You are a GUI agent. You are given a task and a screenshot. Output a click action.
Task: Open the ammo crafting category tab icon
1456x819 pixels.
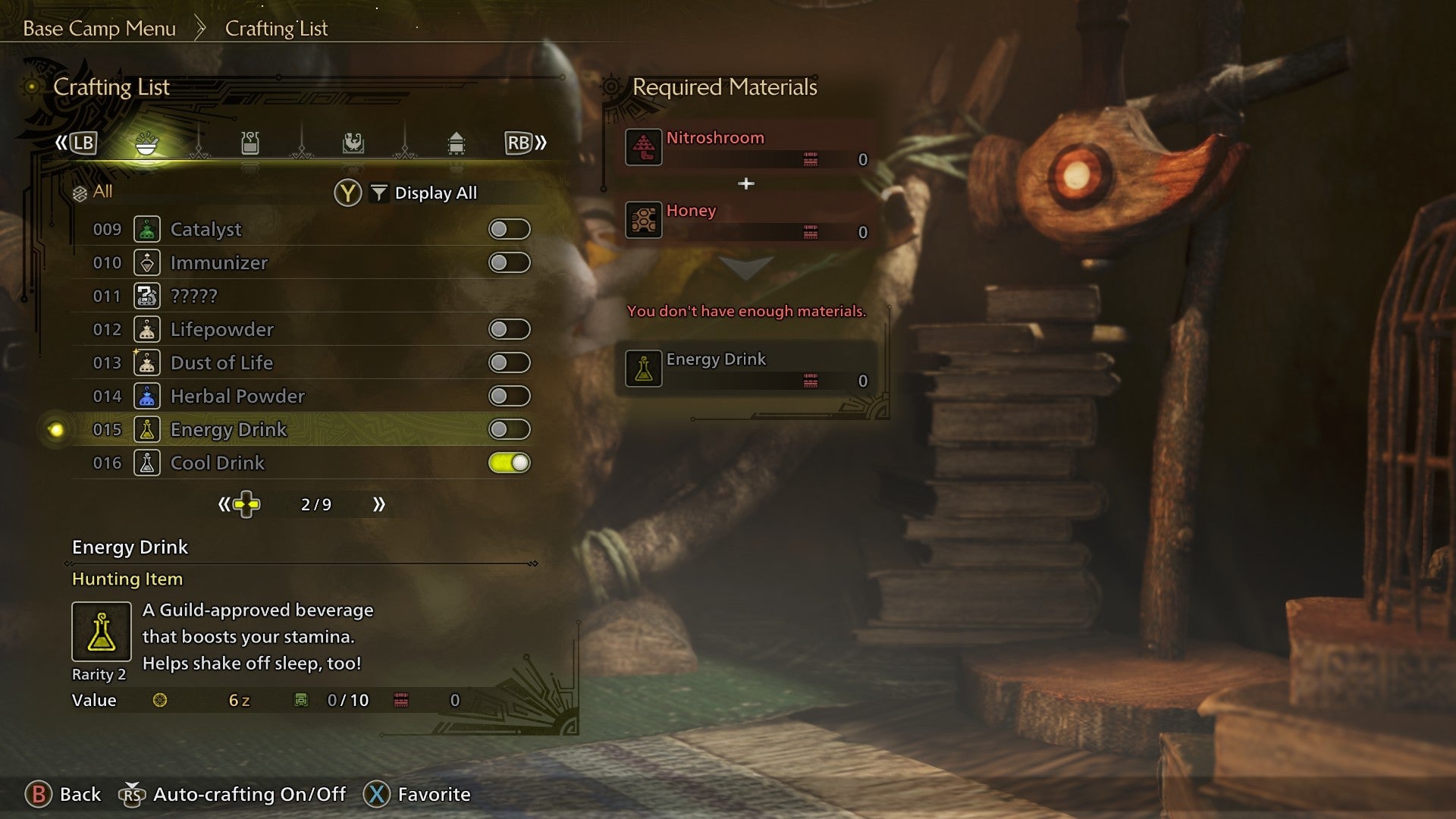click(x=250, y=144)
